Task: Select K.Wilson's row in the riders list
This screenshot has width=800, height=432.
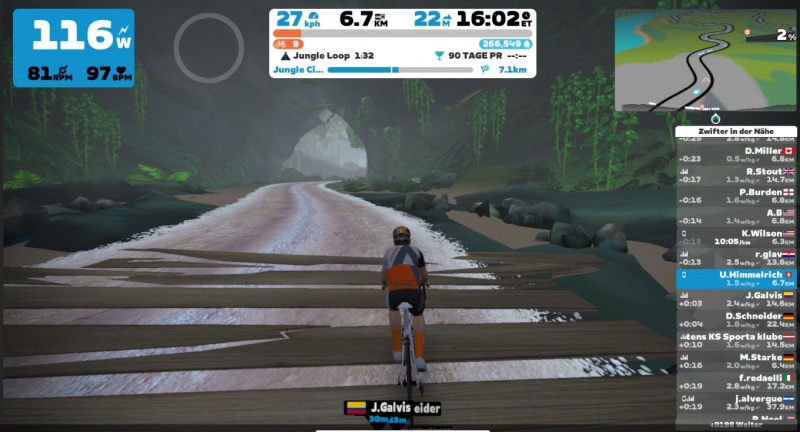Action: click(x=736, y=237)
